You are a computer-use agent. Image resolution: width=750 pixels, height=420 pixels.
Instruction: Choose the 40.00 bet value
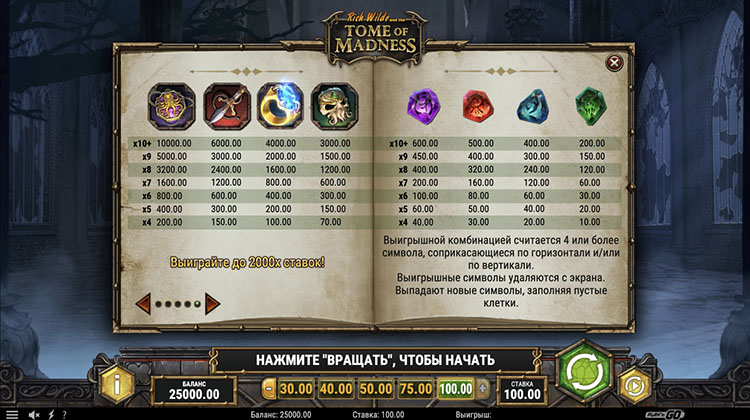coord(335,388)
